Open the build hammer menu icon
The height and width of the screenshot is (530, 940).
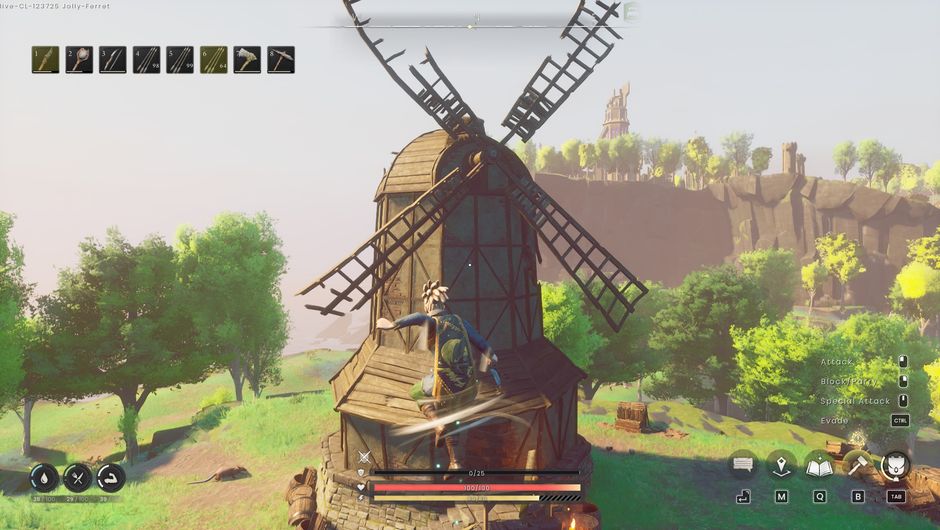(857, 464)
